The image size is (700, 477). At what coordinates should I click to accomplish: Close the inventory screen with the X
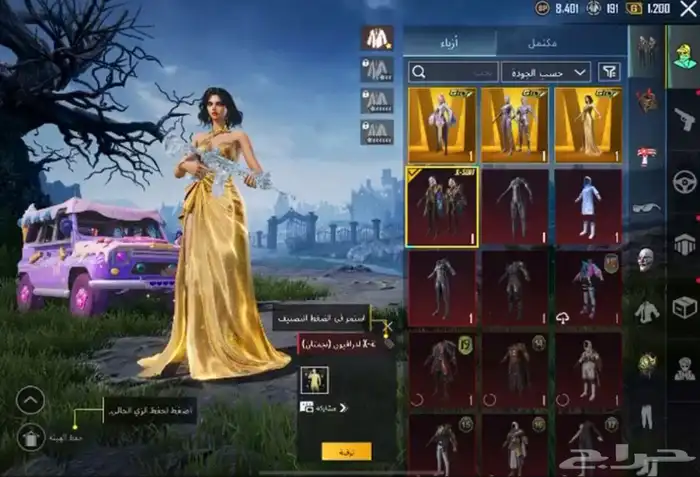point(687,8)
